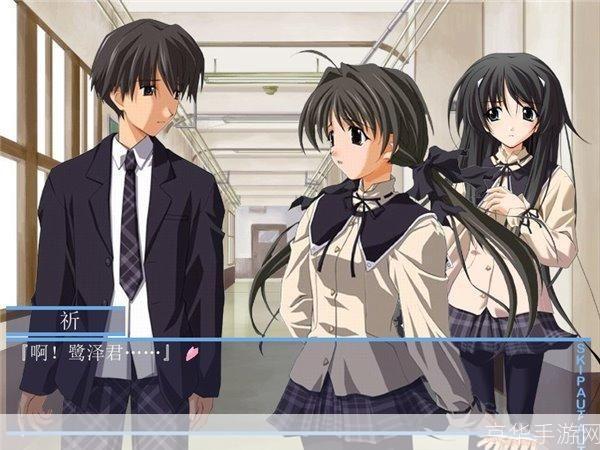Advance the dialogue text box
The height and width of the screenshot is (450, 600).
[290, 375]
